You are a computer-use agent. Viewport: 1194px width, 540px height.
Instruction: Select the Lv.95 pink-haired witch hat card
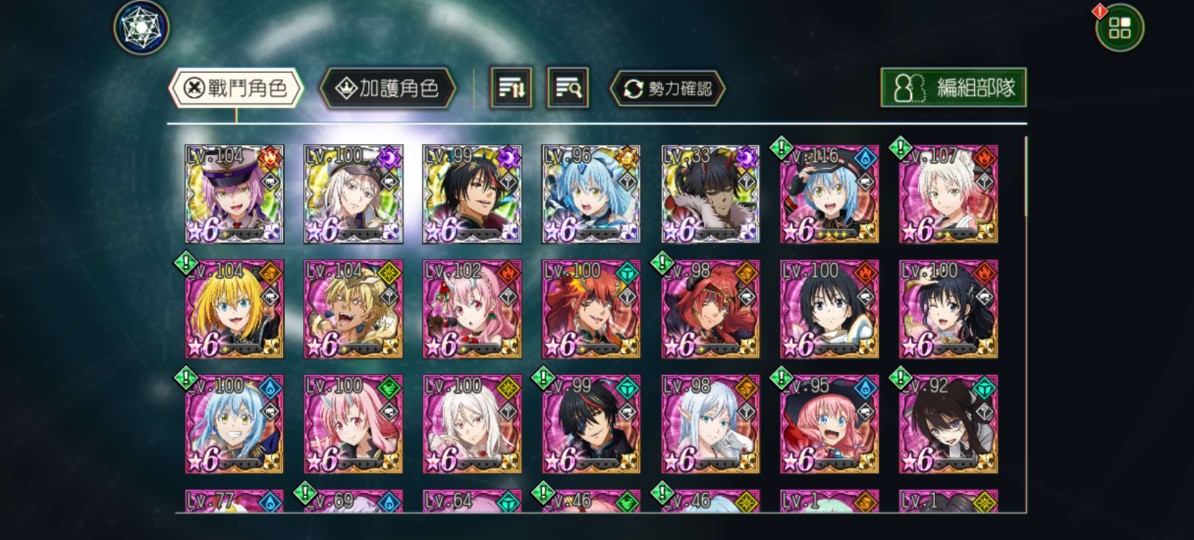point(829,424)
